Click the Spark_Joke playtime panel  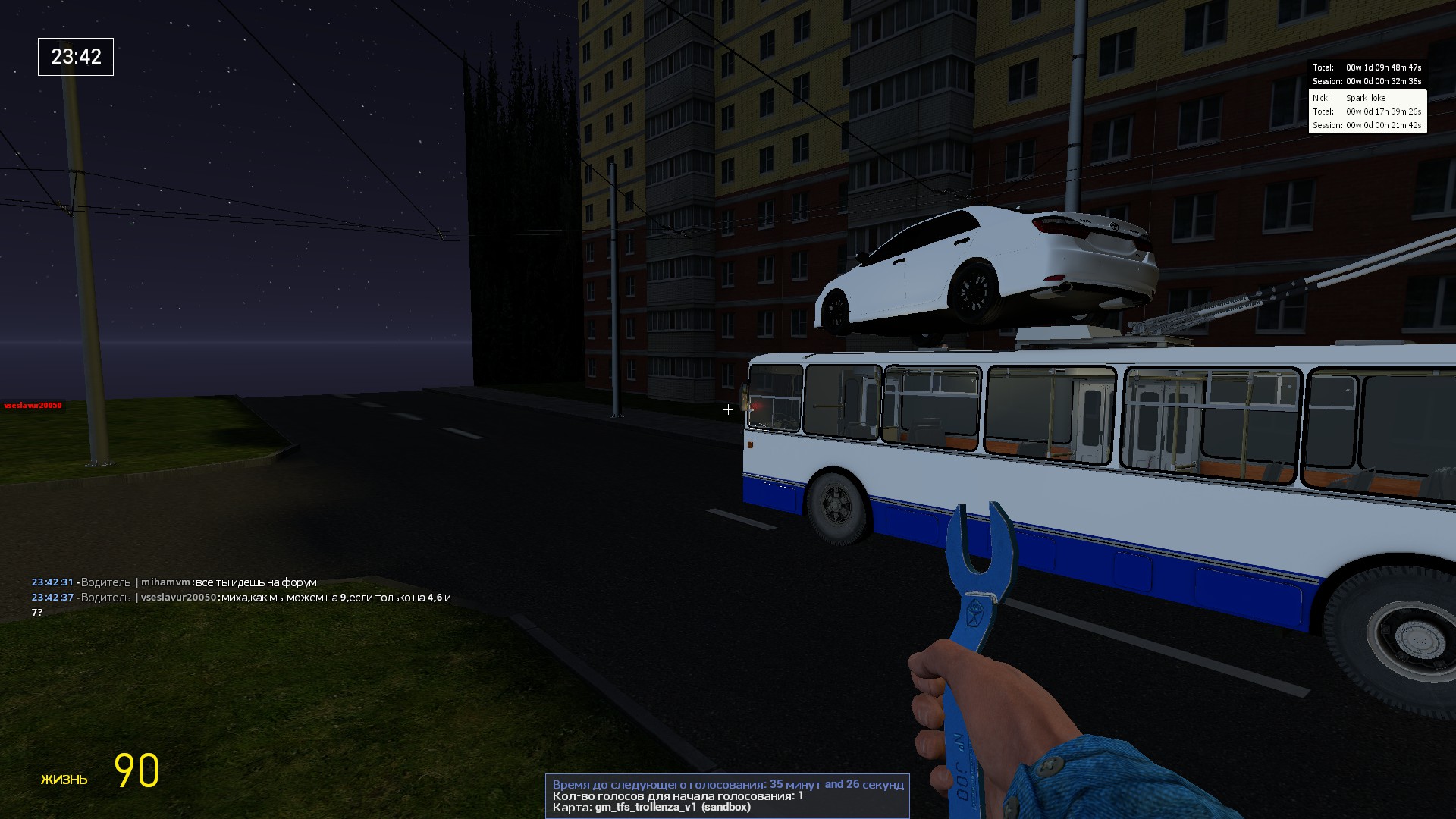1367,111
